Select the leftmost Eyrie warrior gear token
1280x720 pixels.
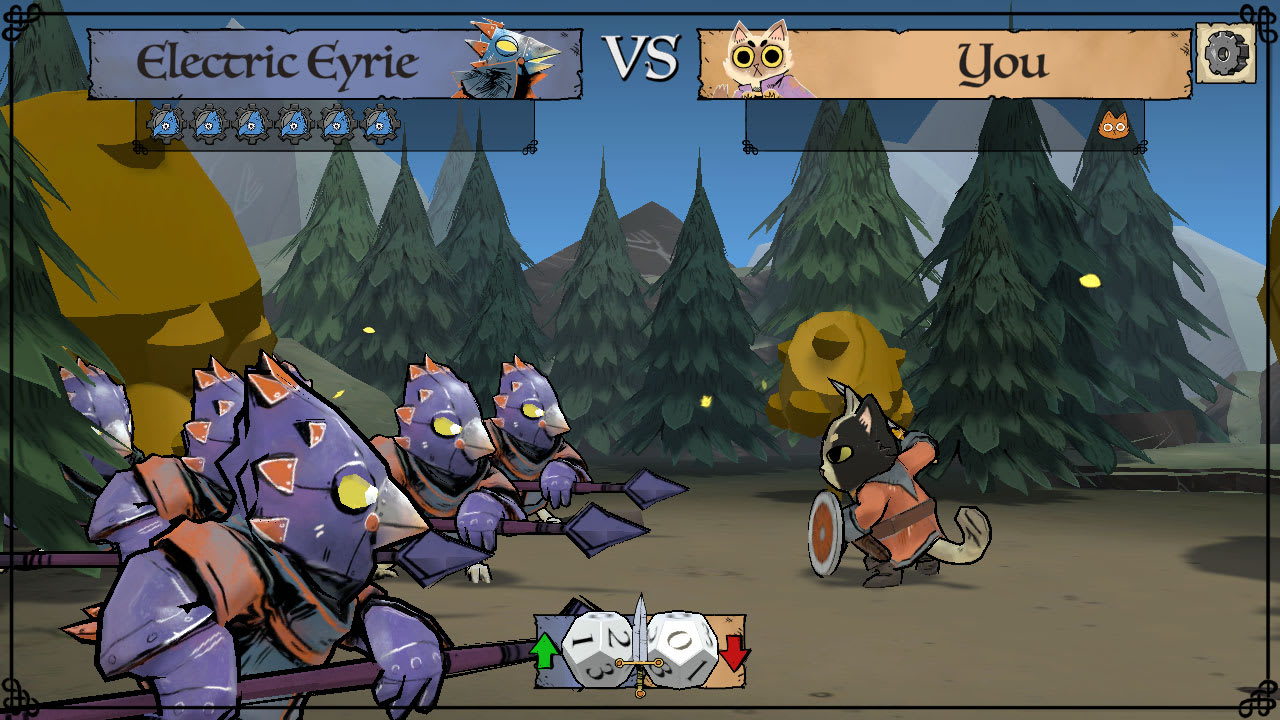[165, 125]
